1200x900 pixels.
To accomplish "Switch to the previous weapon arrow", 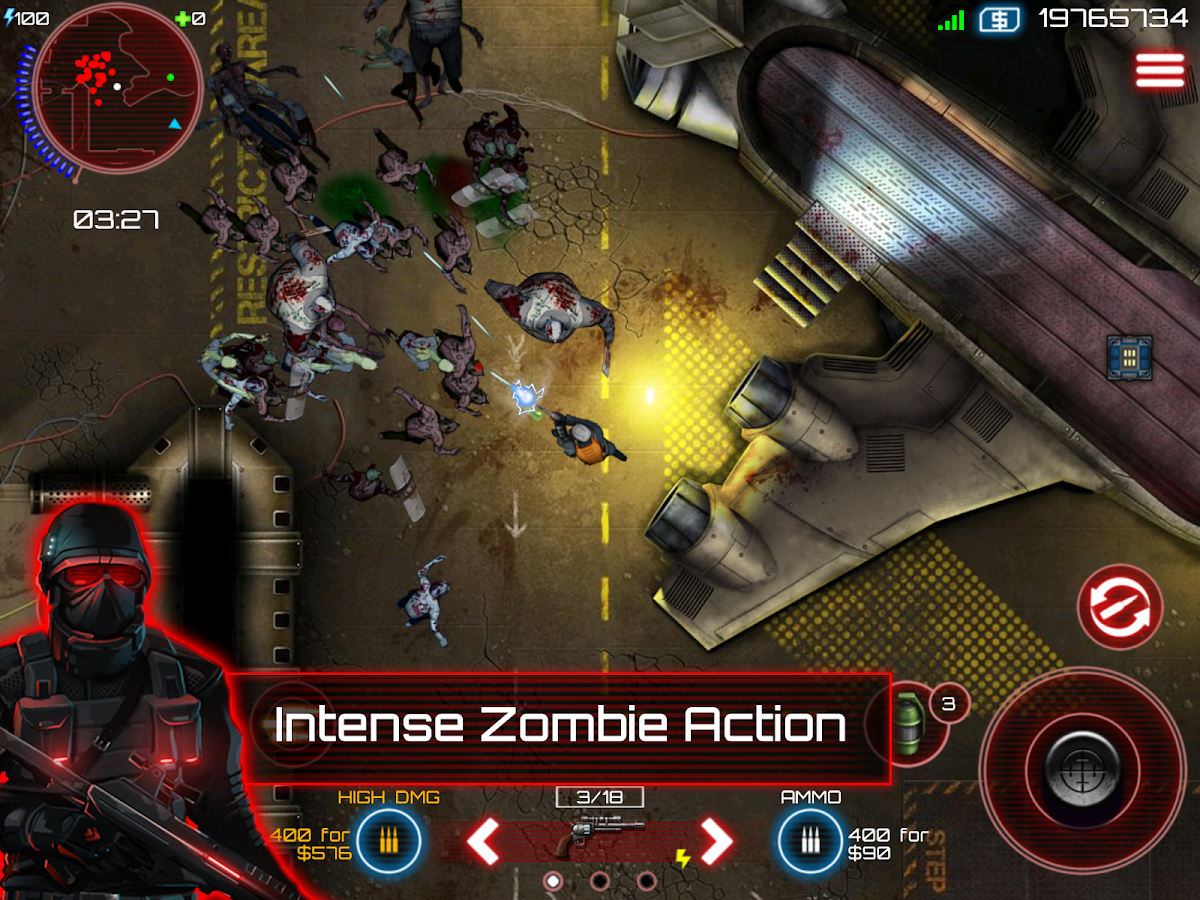I will pos(484,842).
